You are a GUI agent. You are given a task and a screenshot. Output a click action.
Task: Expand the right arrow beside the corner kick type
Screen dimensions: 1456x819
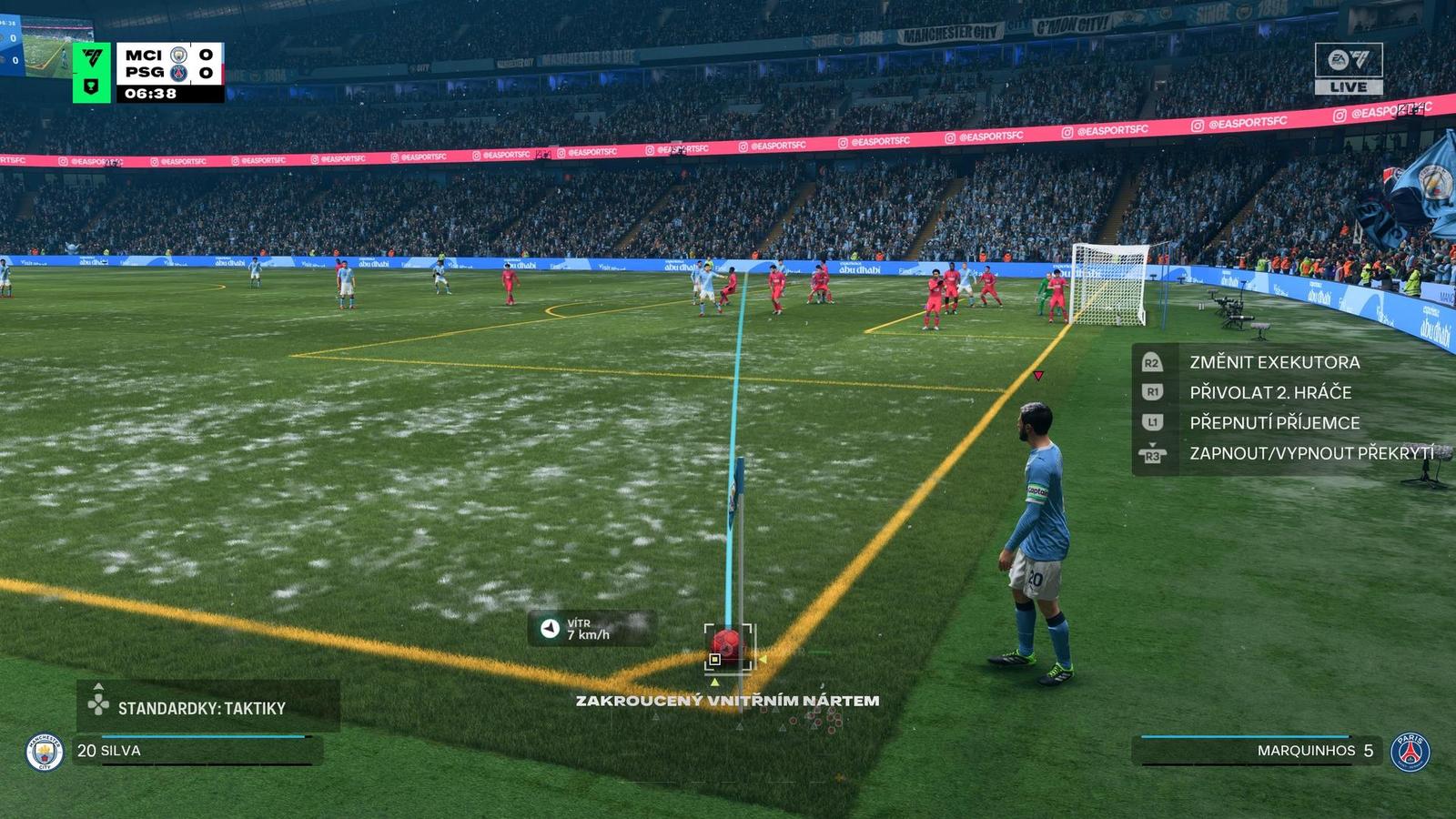click(763, 659)
